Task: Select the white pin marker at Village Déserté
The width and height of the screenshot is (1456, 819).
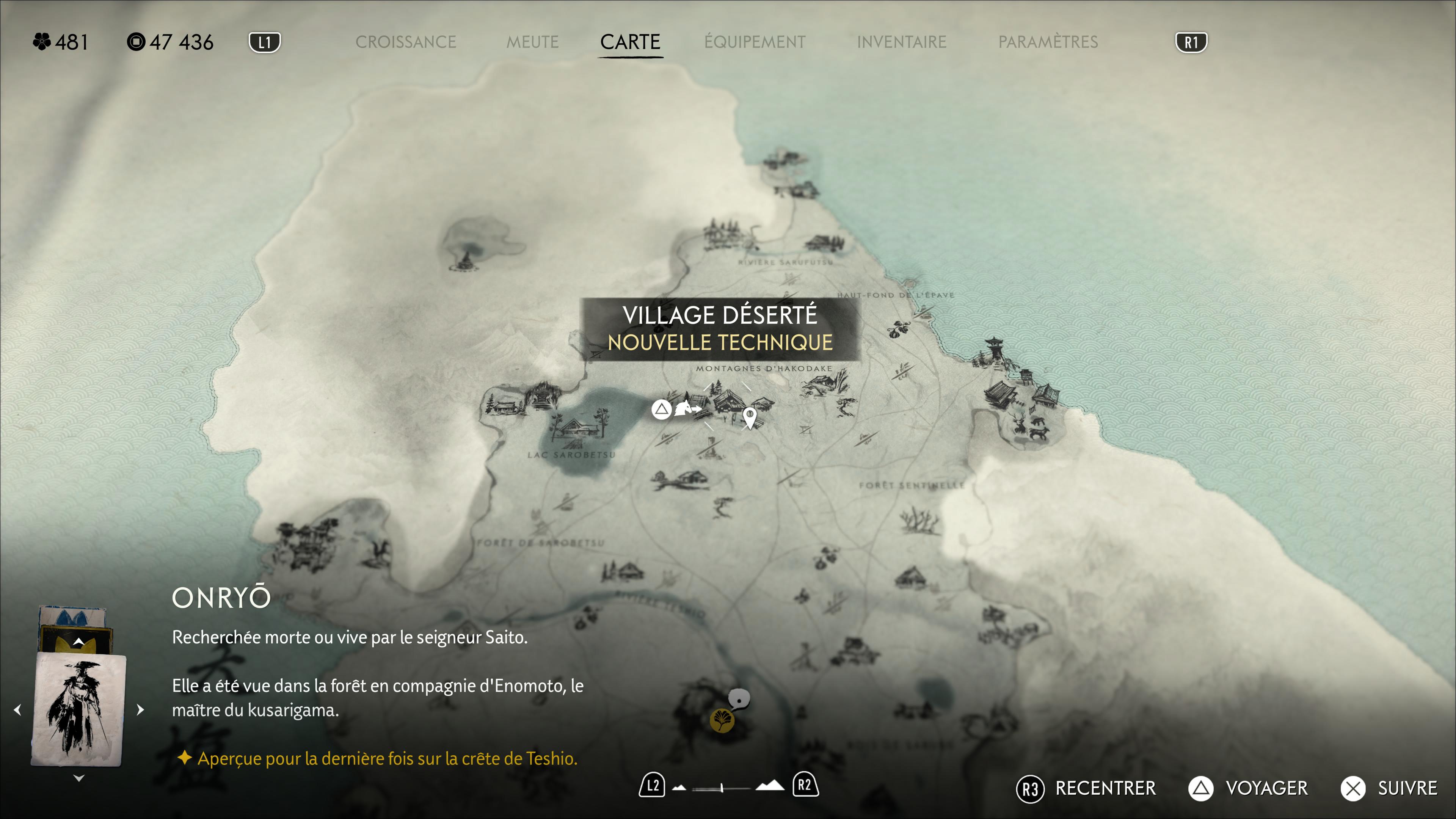Action: (x=750, y=418)
